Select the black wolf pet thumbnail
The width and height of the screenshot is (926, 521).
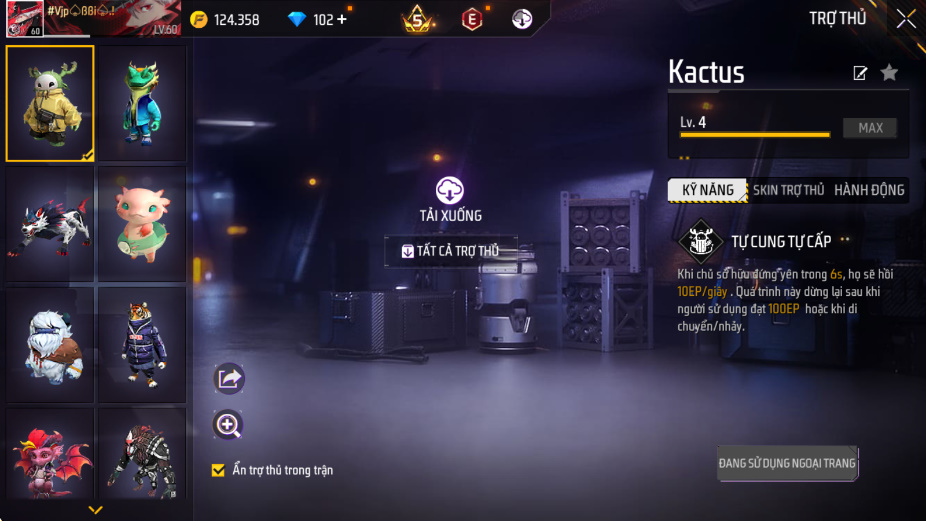pyautogui.click(x=50, y=224)
